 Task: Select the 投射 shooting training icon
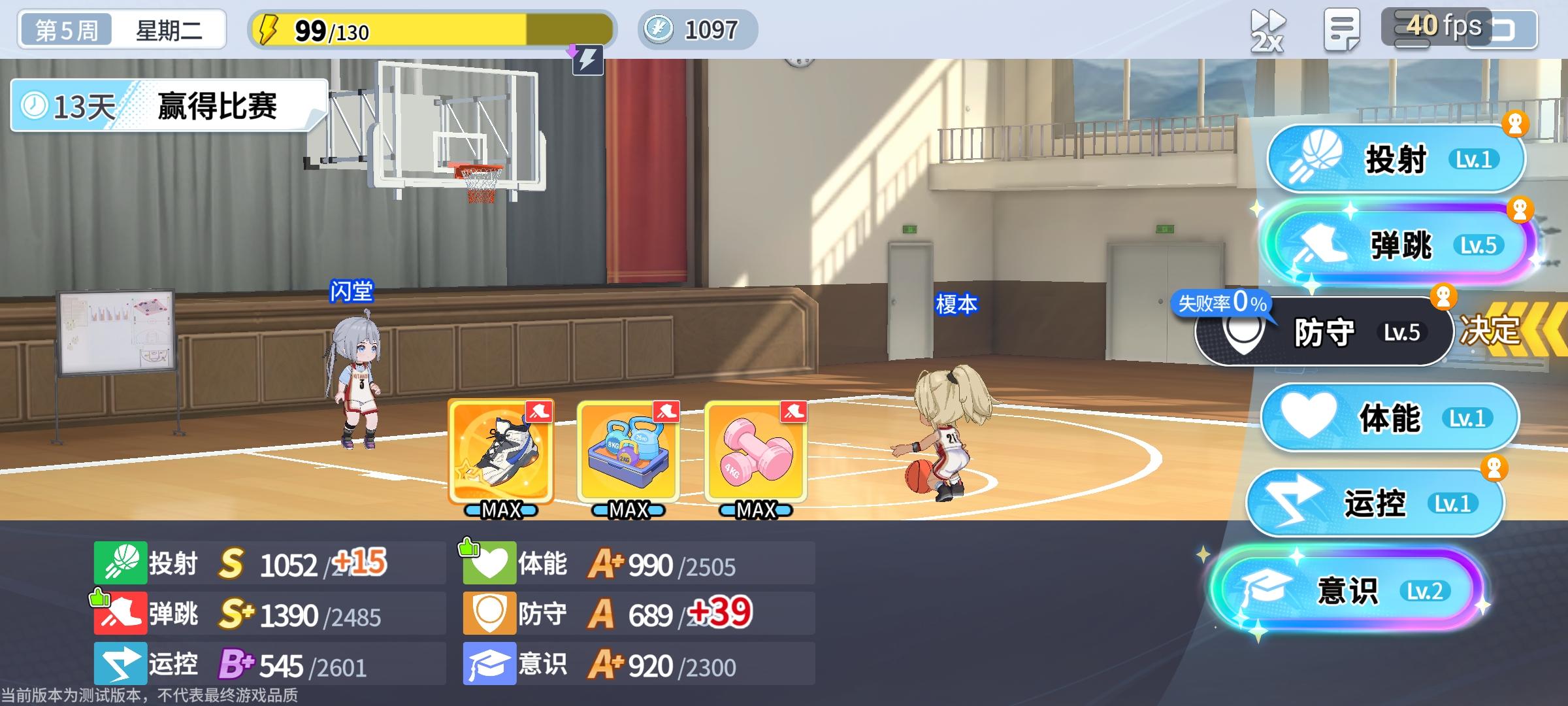click(1395, 157)
